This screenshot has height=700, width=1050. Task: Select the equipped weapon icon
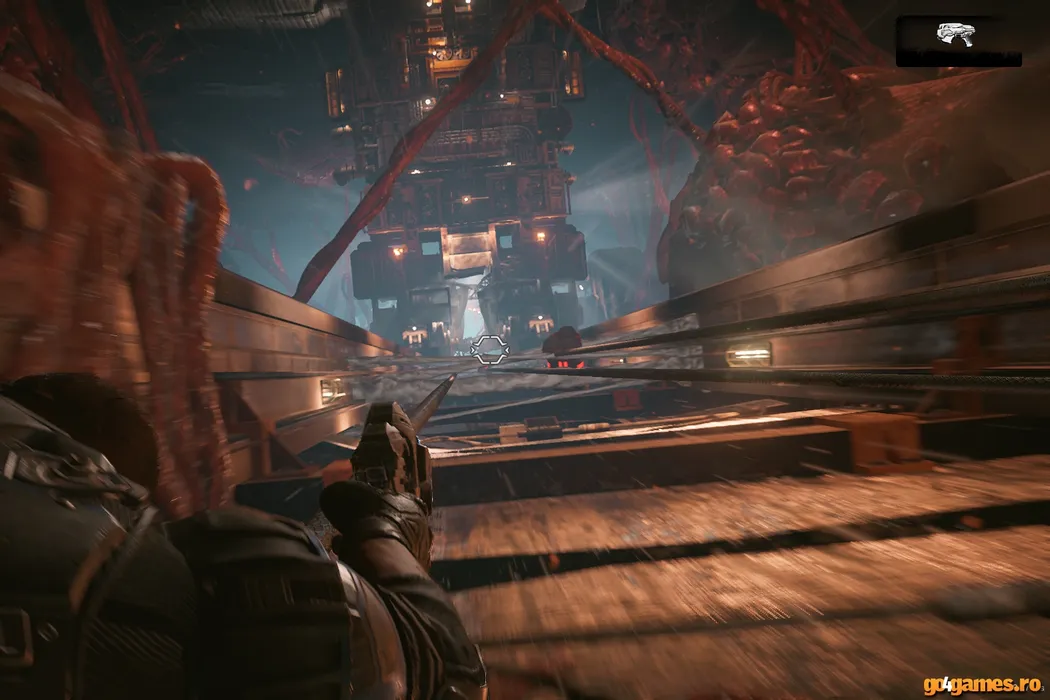(955, 34)
